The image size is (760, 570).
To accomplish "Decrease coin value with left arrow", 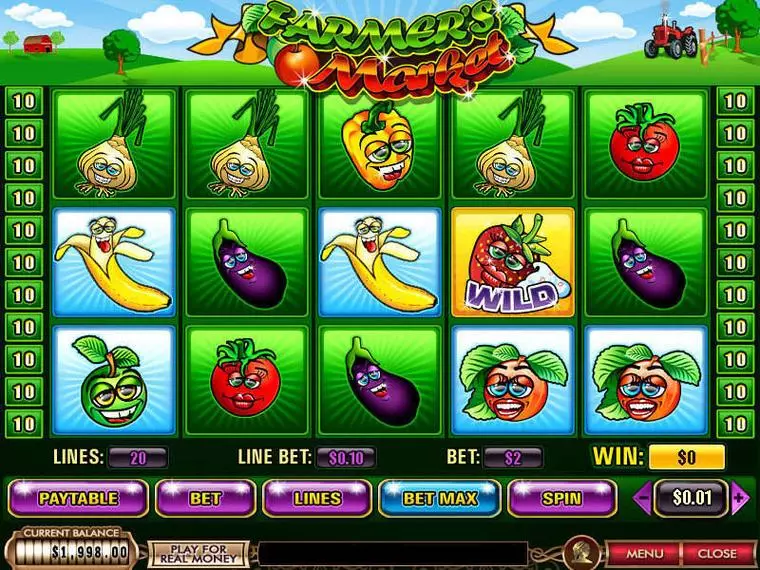I will point(645,497).
